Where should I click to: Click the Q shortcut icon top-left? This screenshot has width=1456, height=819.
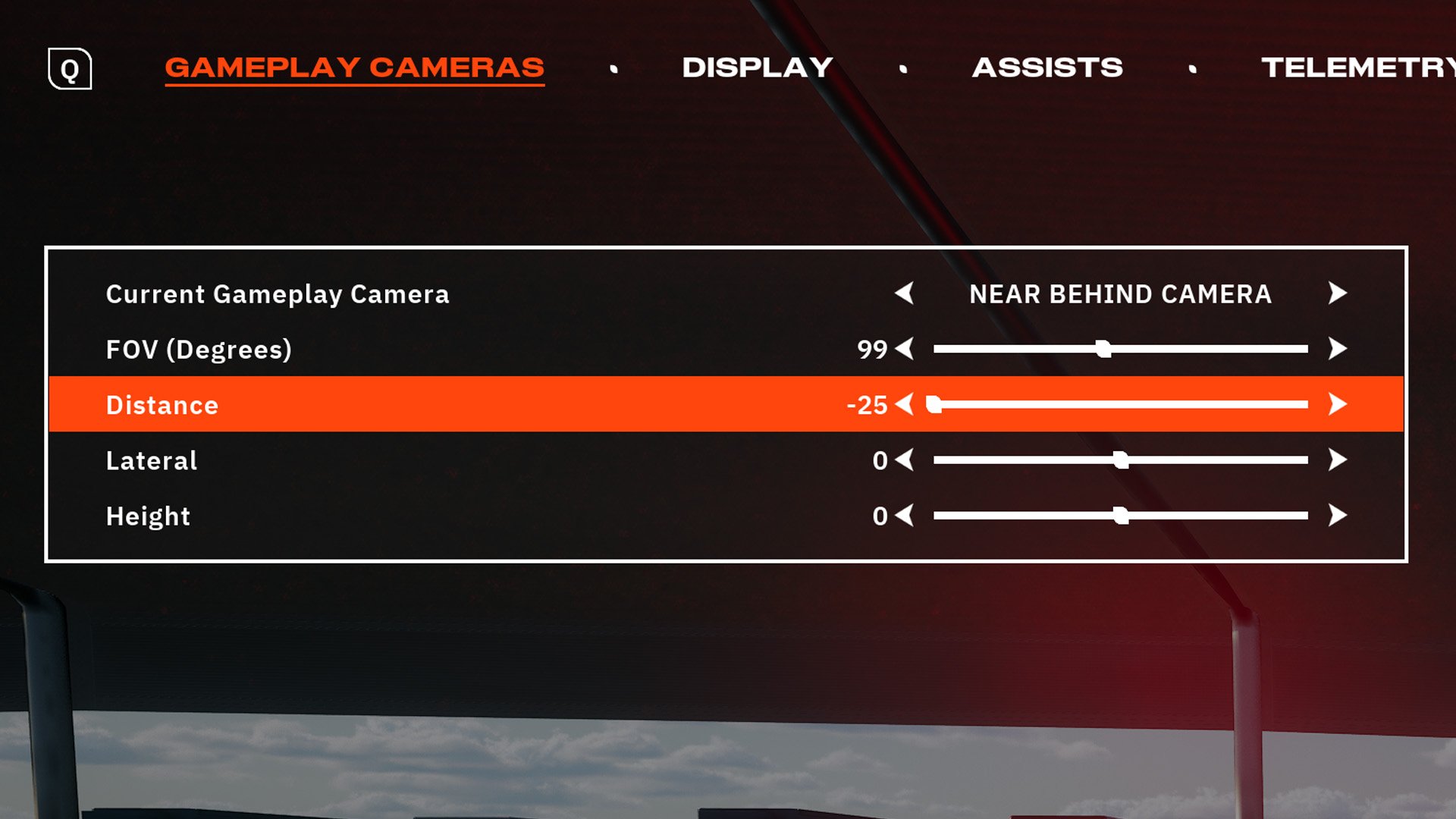(70, 70)
